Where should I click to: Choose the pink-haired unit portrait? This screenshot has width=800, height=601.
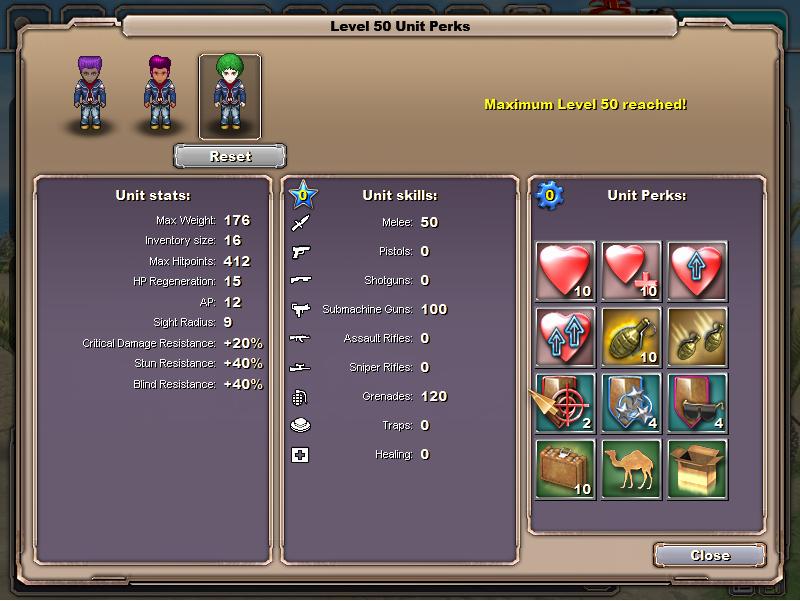160,94
